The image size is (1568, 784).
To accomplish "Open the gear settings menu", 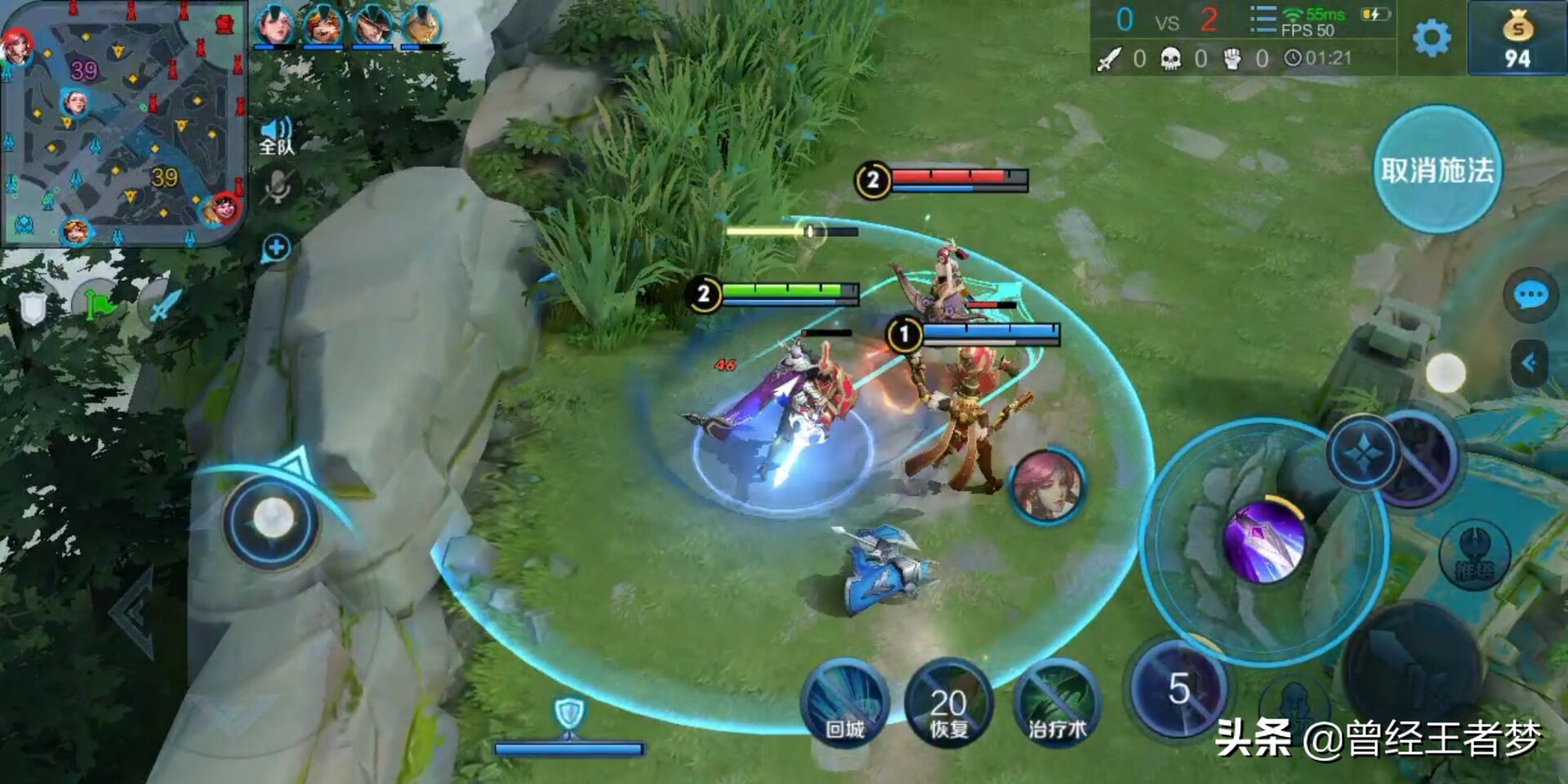I will pos(1431,38).
